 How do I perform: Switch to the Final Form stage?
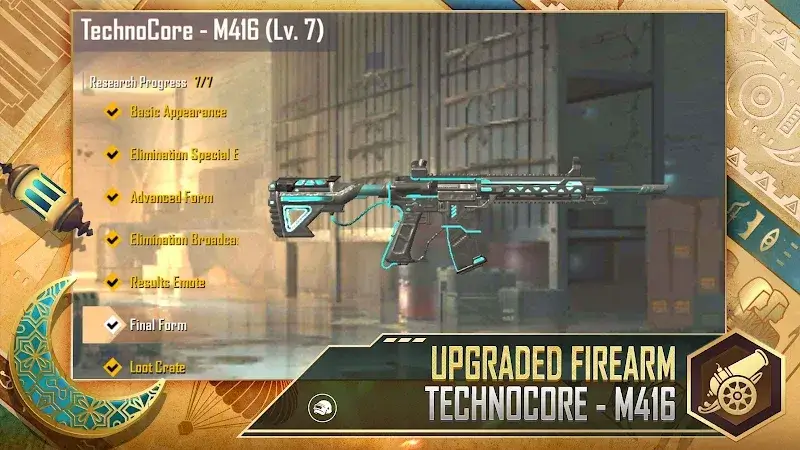[x=158, y=325]
